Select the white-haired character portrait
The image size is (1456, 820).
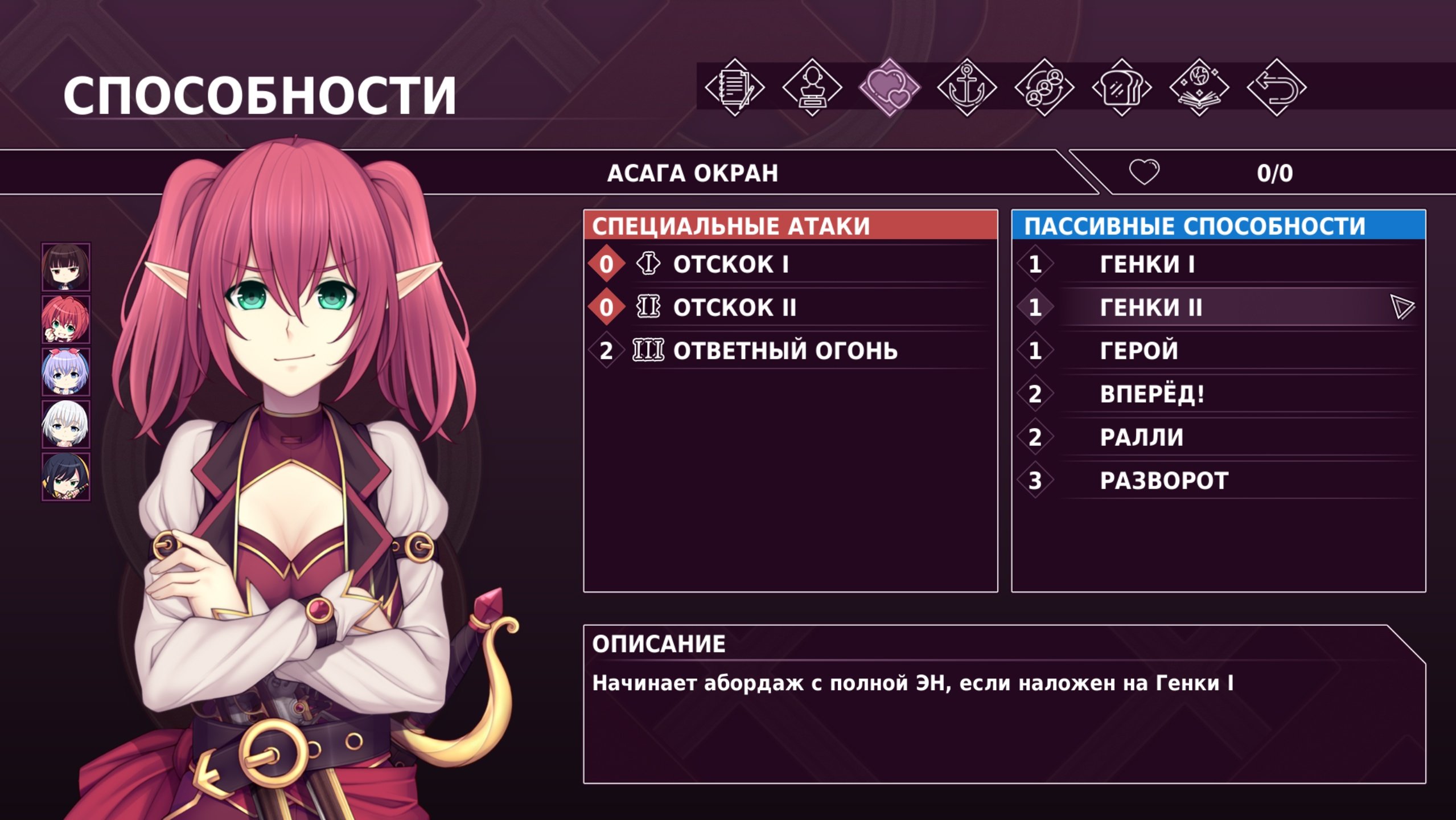[66, 424]
